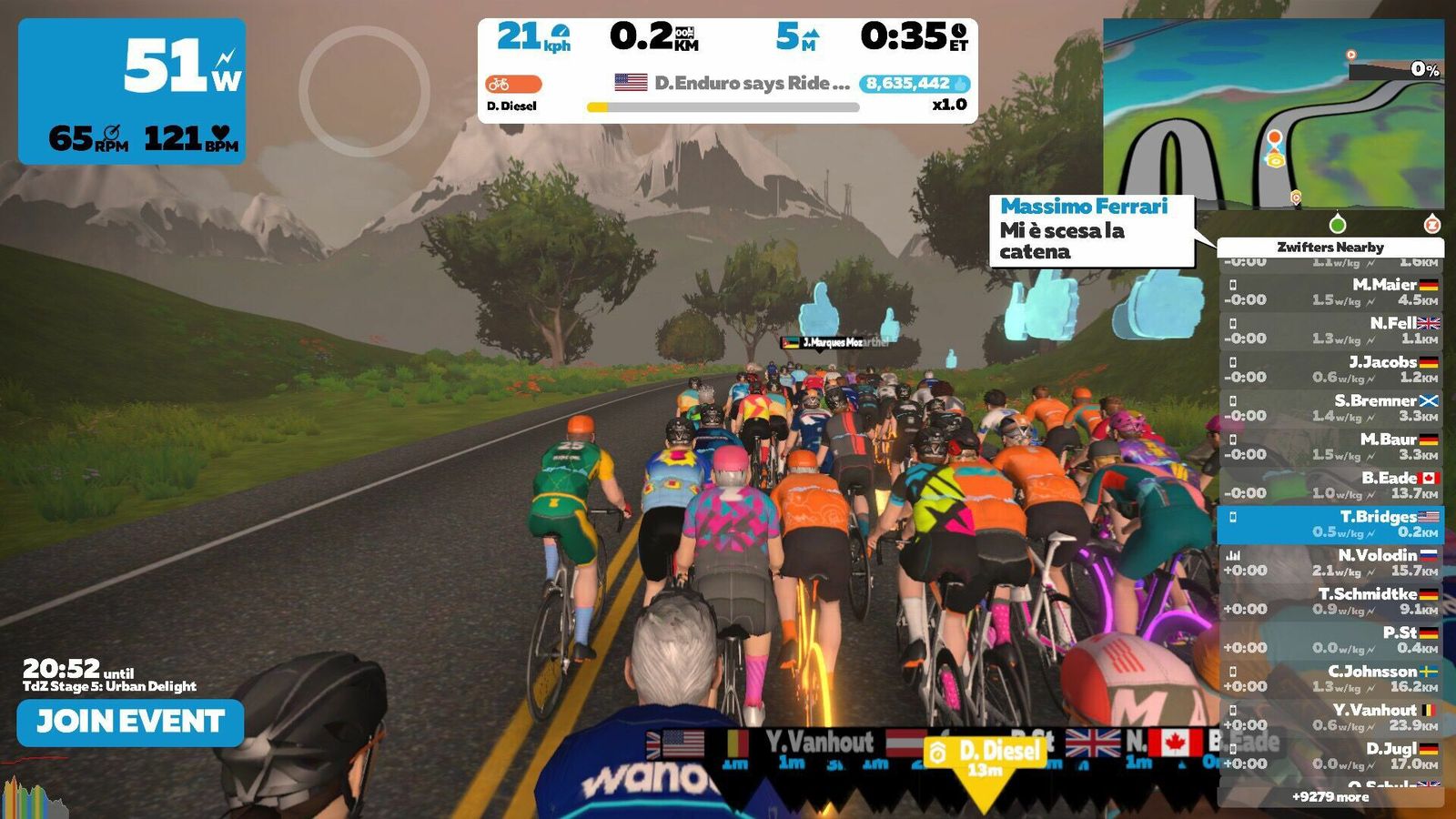Image resolution: width=1456 pixels, height=819 pixels.
Task: Open the power watts panel
Action: click(132, 91)
